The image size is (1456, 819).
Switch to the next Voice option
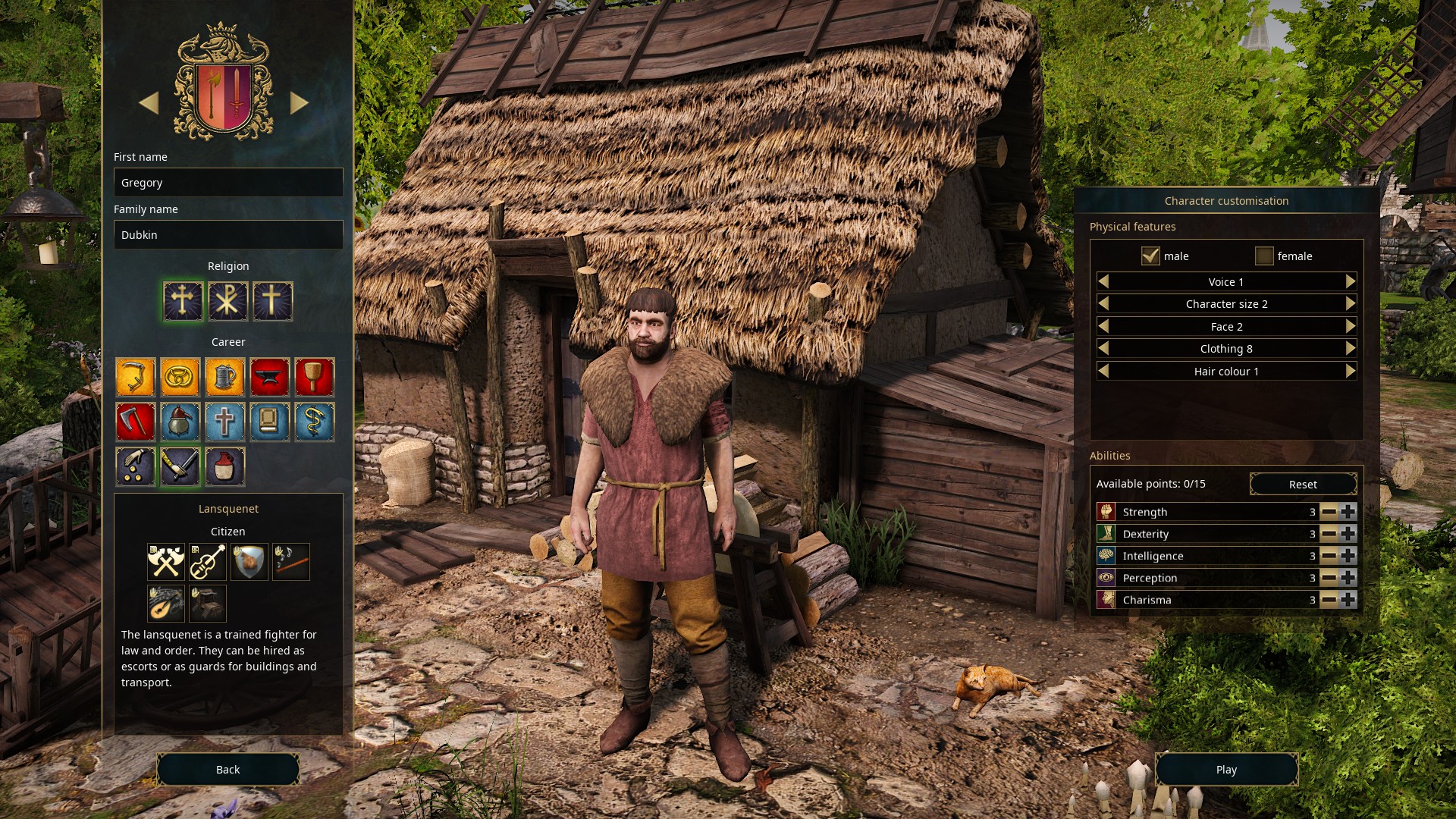click(x=1351, y=281)
